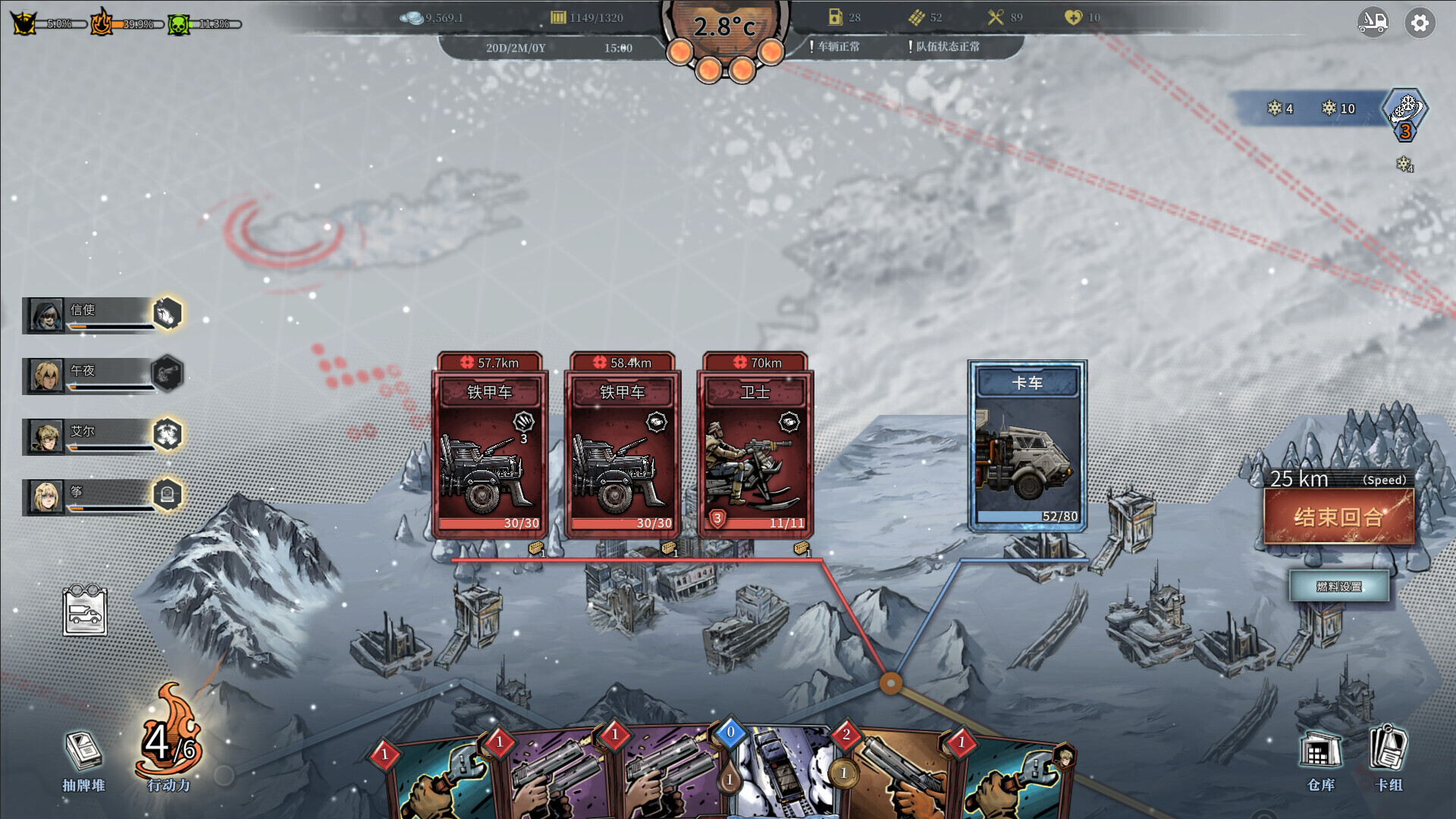1456x819 pixels.
Task: Click the tow truck icon near settings
Action: point(1373,23)
